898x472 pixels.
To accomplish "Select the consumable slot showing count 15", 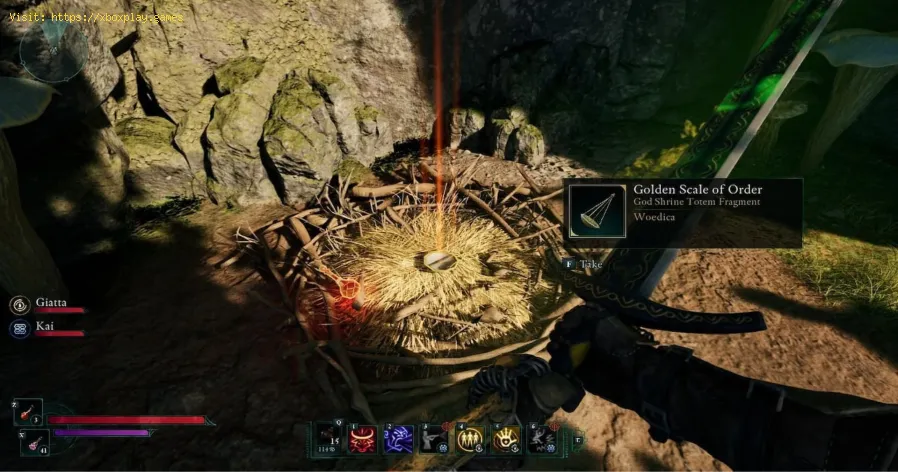I will [x=329, y=438].
